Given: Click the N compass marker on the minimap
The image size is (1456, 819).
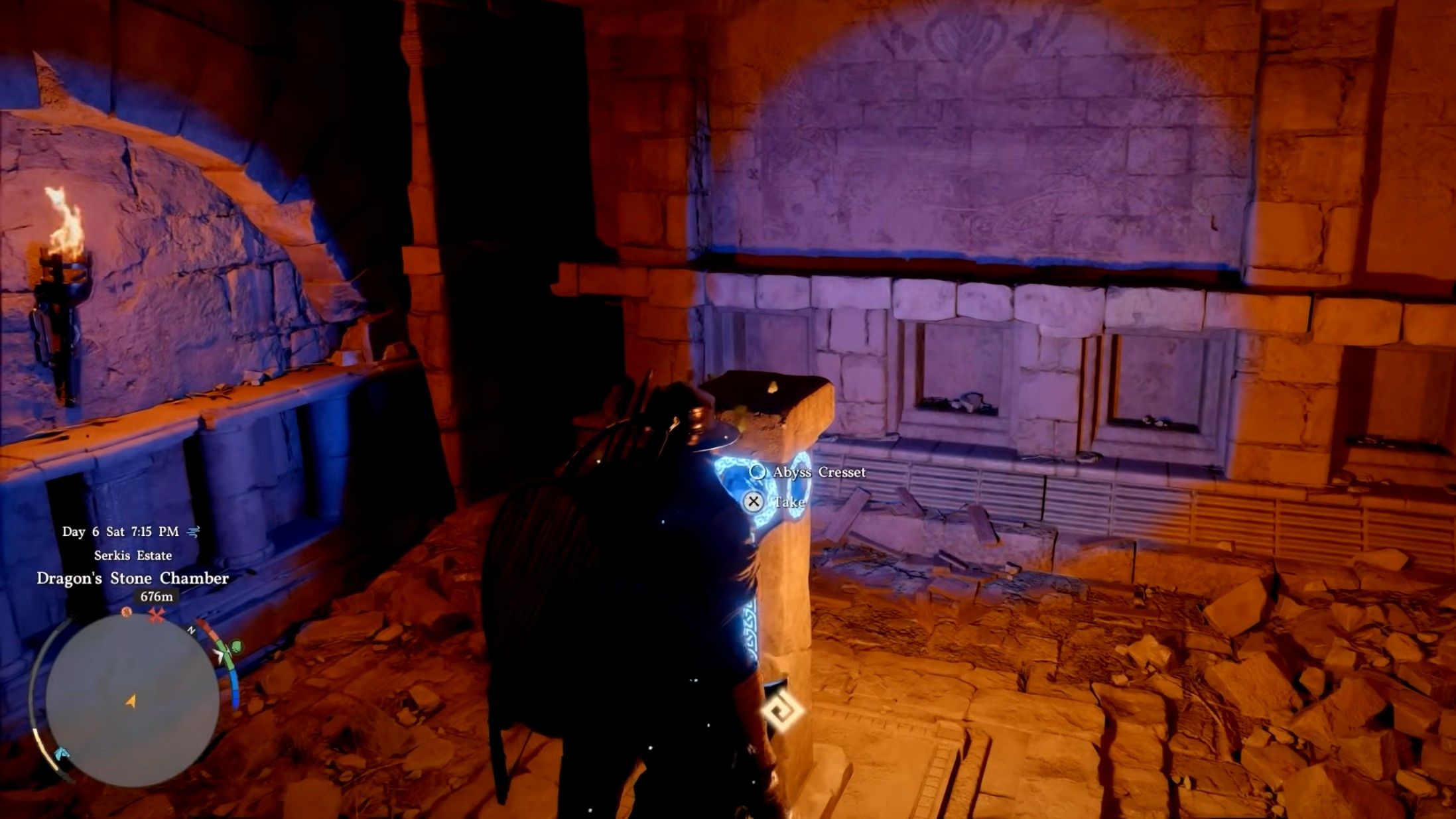Looking at the screenshot, I should click(191, 629).
